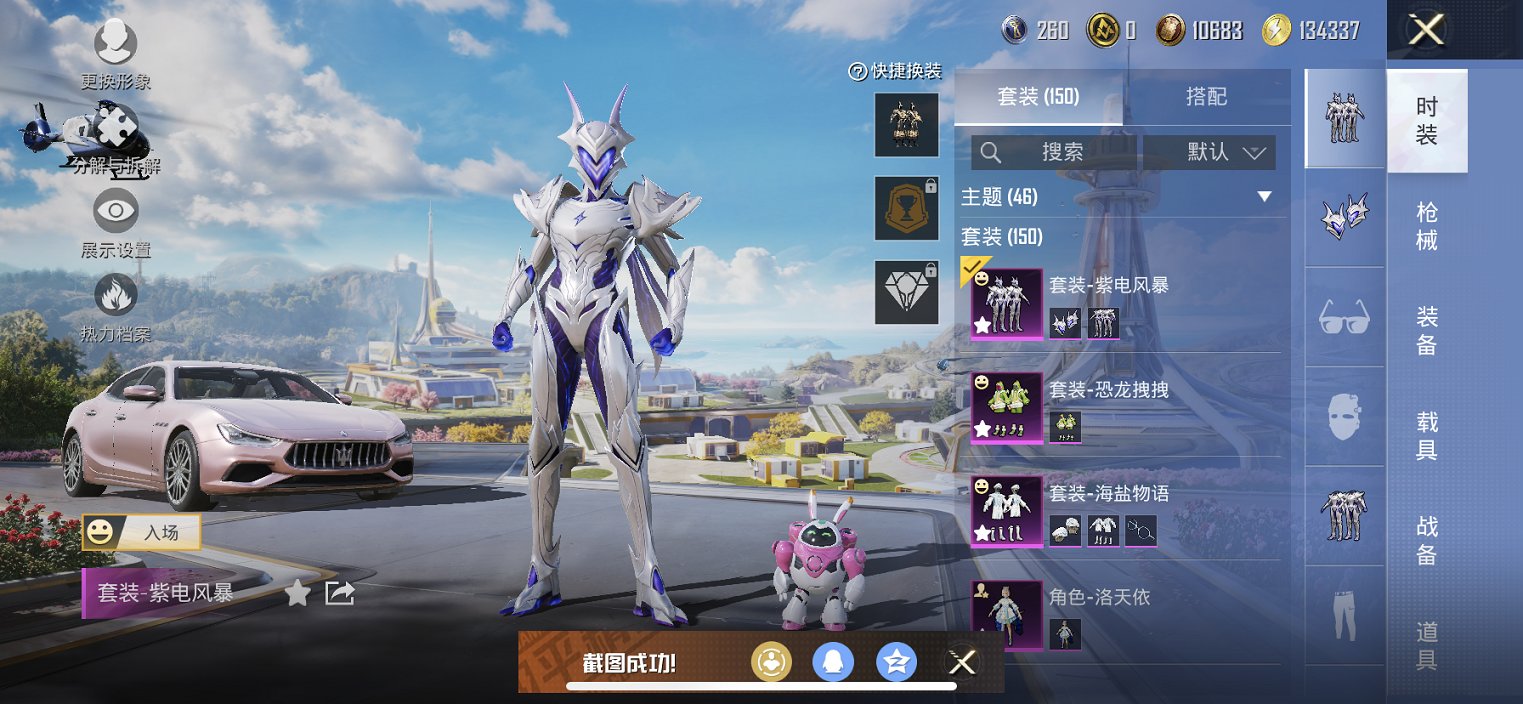
Task: Favorite the outfit with the star icon
Action: 297,593
